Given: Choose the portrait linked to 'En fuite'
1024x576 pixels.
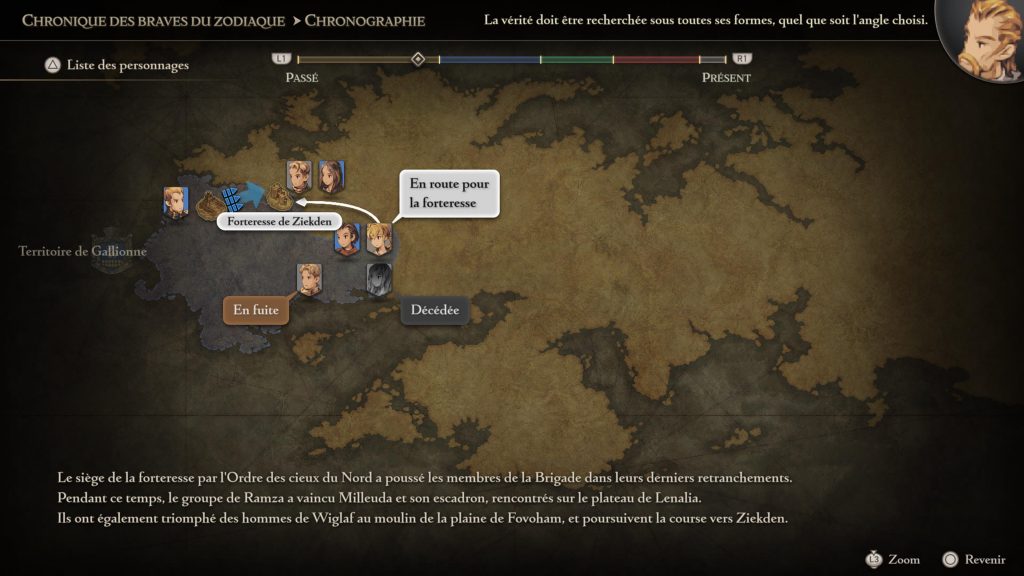Looking at the screenshot, I should coord(309,278).
